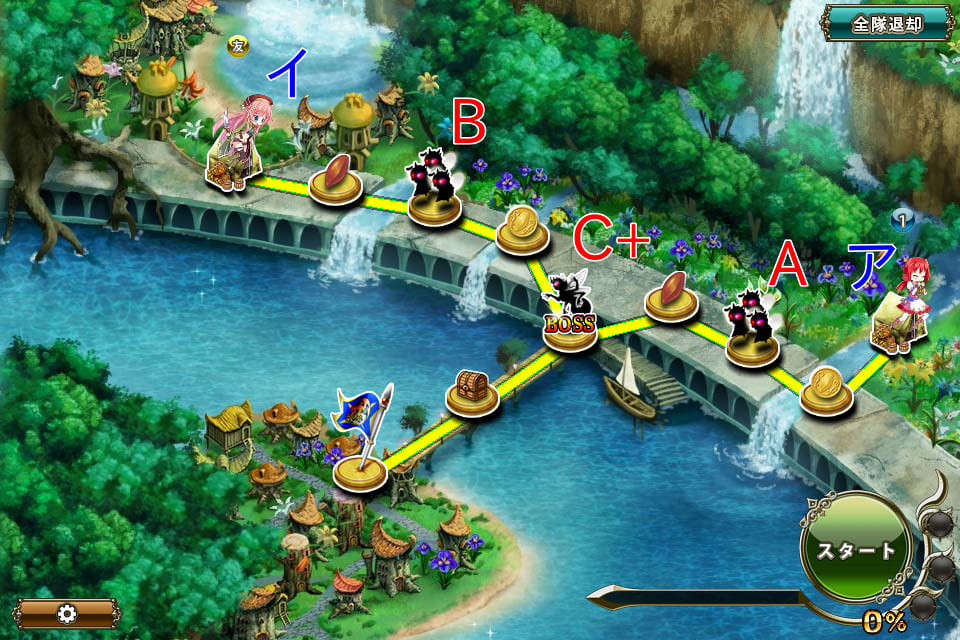
Task: Open the gear settings button
Action: [x=67, y=613]
